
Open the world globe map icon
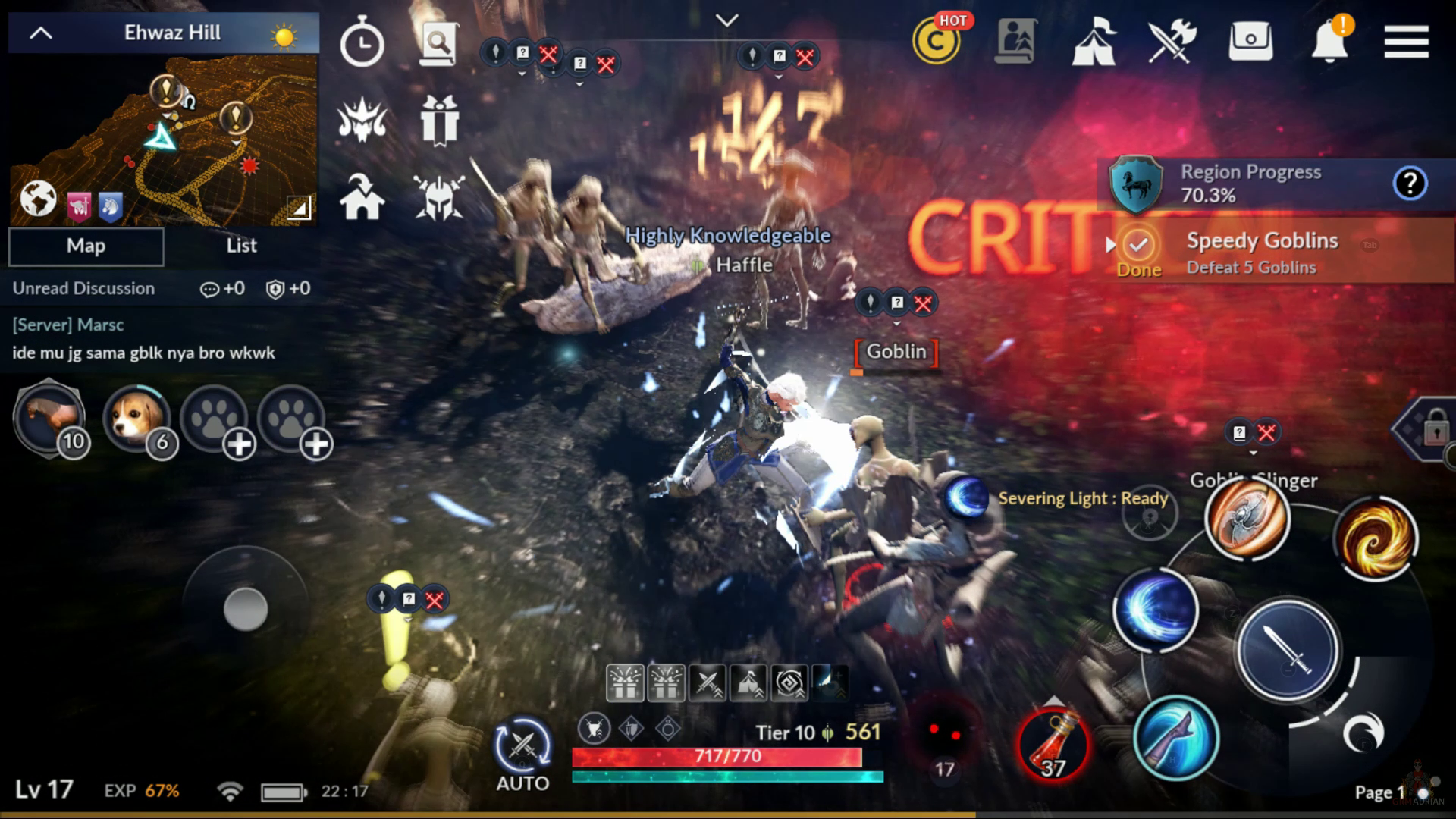[38, 199]
